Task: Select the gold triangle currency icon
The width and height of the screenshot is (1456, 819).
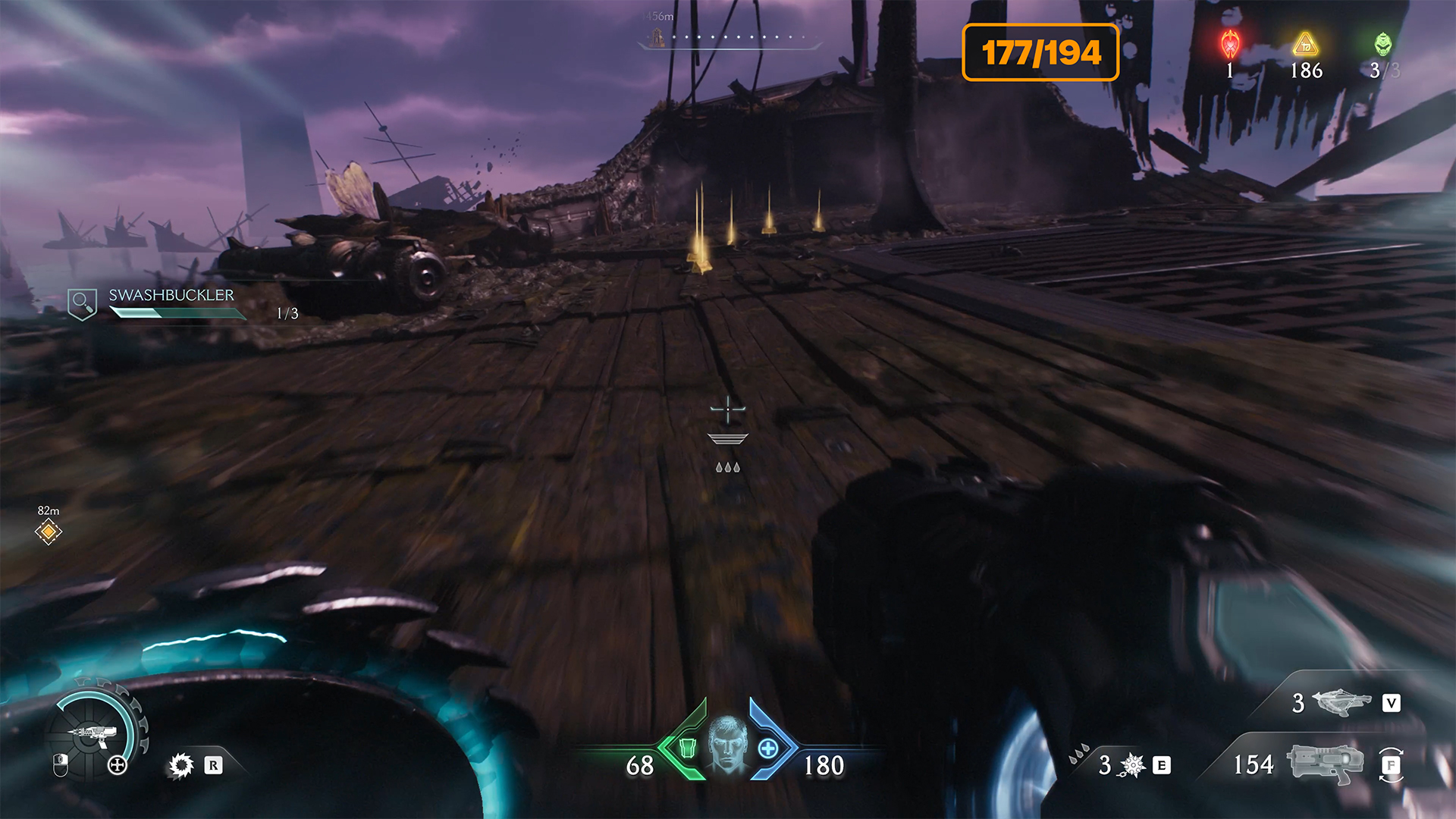Action: click(1305, 45)
